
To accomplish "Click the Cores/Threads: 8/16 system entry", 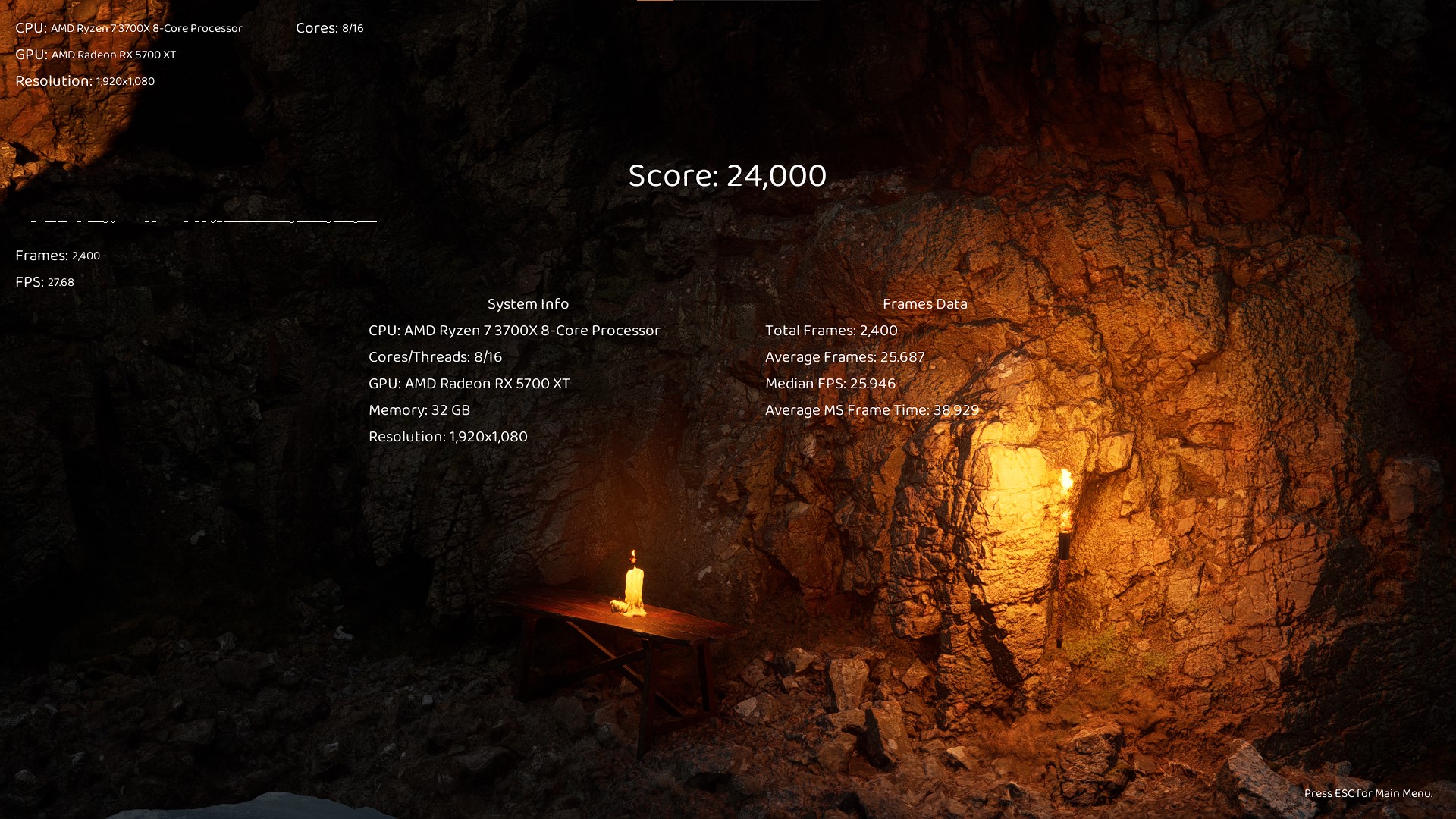I will 434,356.
